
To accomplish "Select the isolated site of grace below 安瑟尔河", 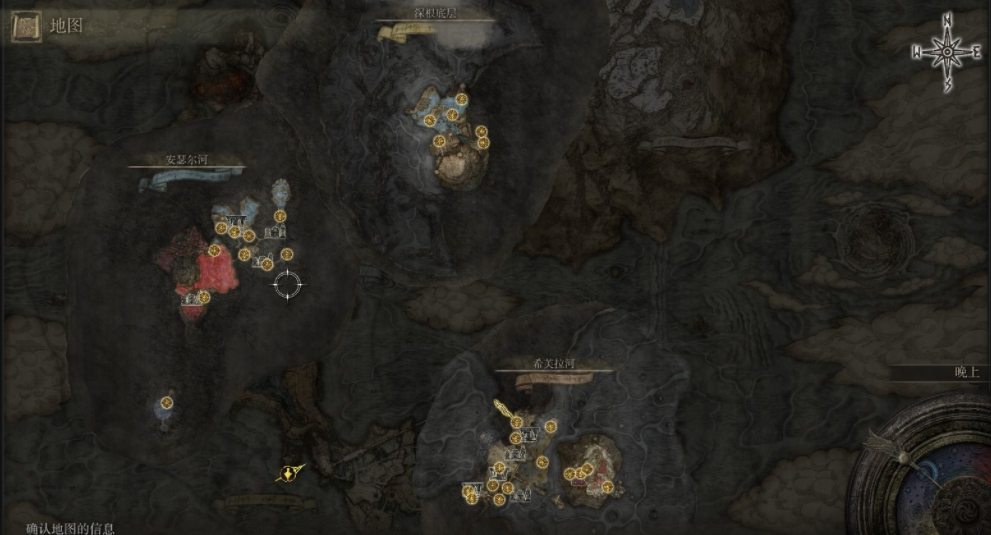I will coord(167,403).
